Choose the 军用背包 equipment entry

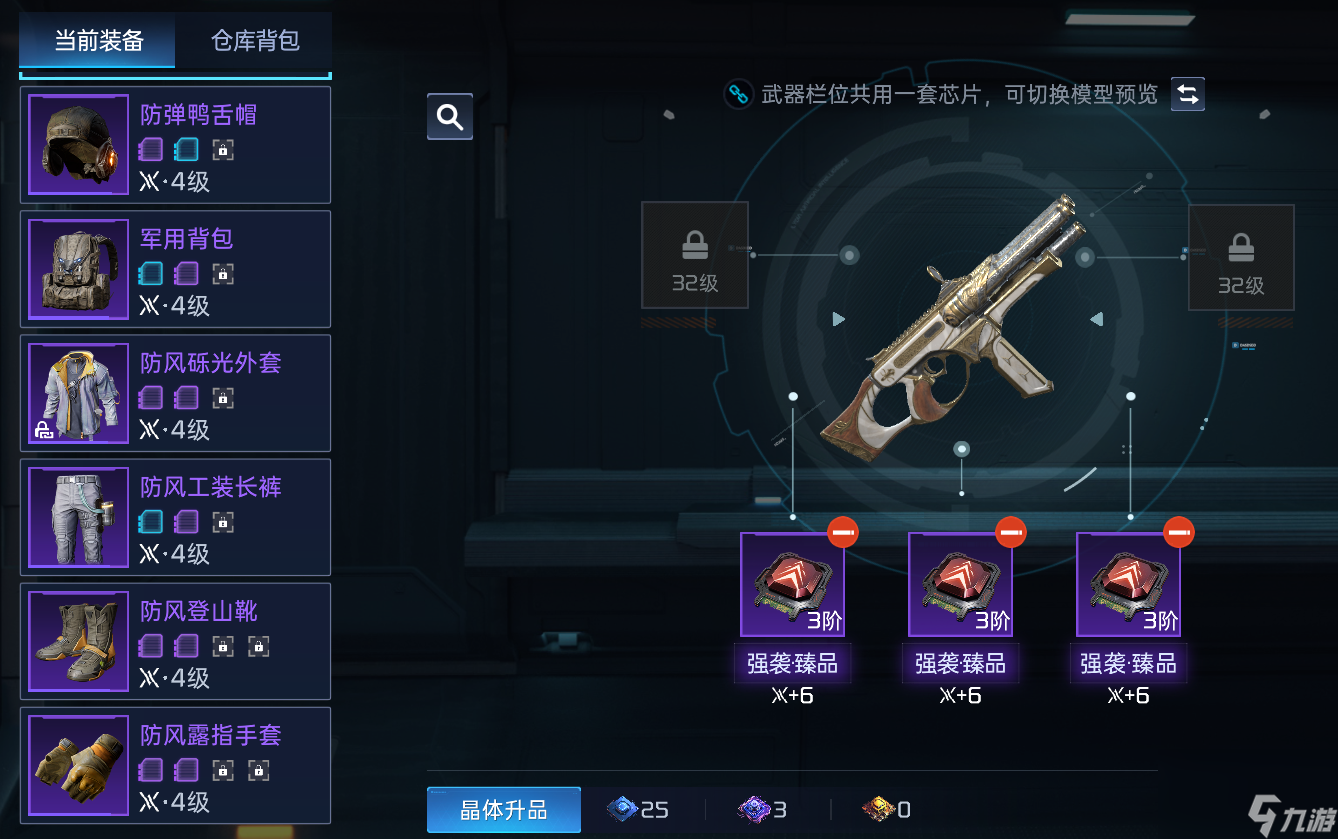(x=175, y=269)
